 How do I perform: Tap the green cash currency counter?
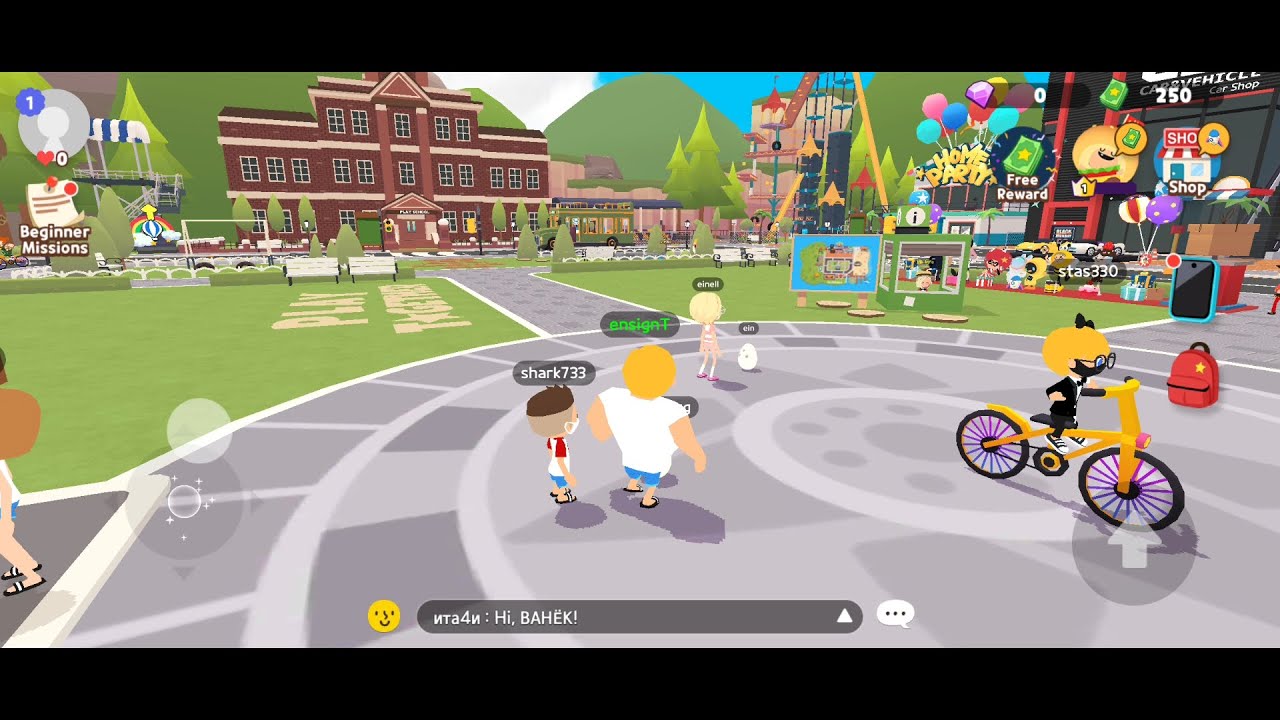1150,95
